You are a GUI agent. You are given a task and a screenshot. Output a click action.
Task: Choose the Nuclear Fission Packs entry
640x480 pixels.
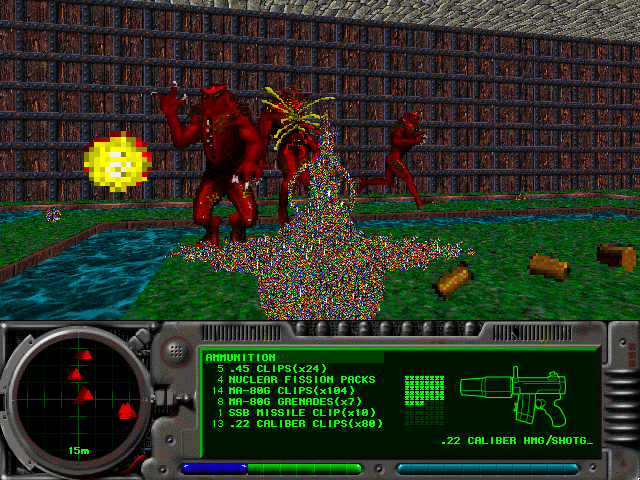click(x=296, y=379)
